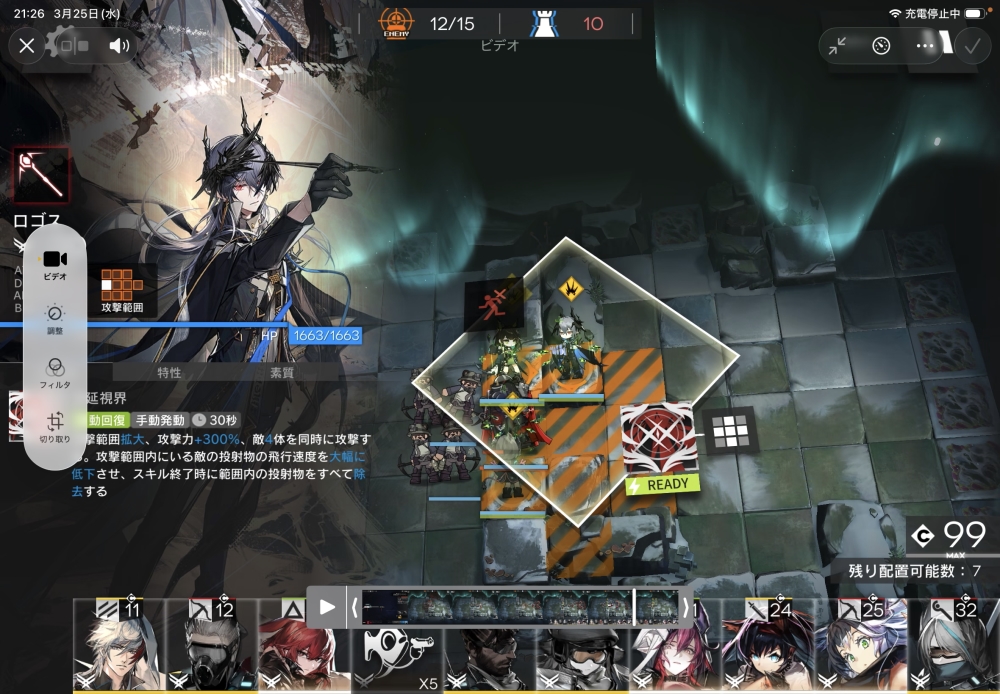Collapse the view with the shrink-arrows icon
The height and width of the screenshot is (694, 1000).
[x=838, y=46]
